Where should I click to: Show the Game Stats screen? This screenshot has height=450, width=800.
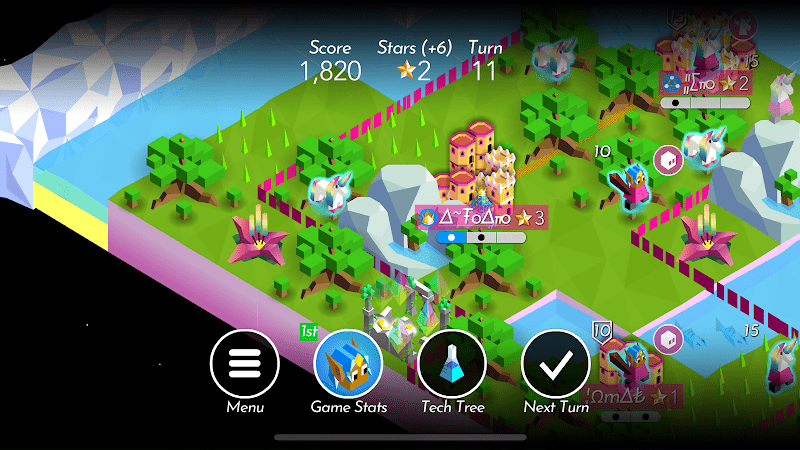[349, 364]
